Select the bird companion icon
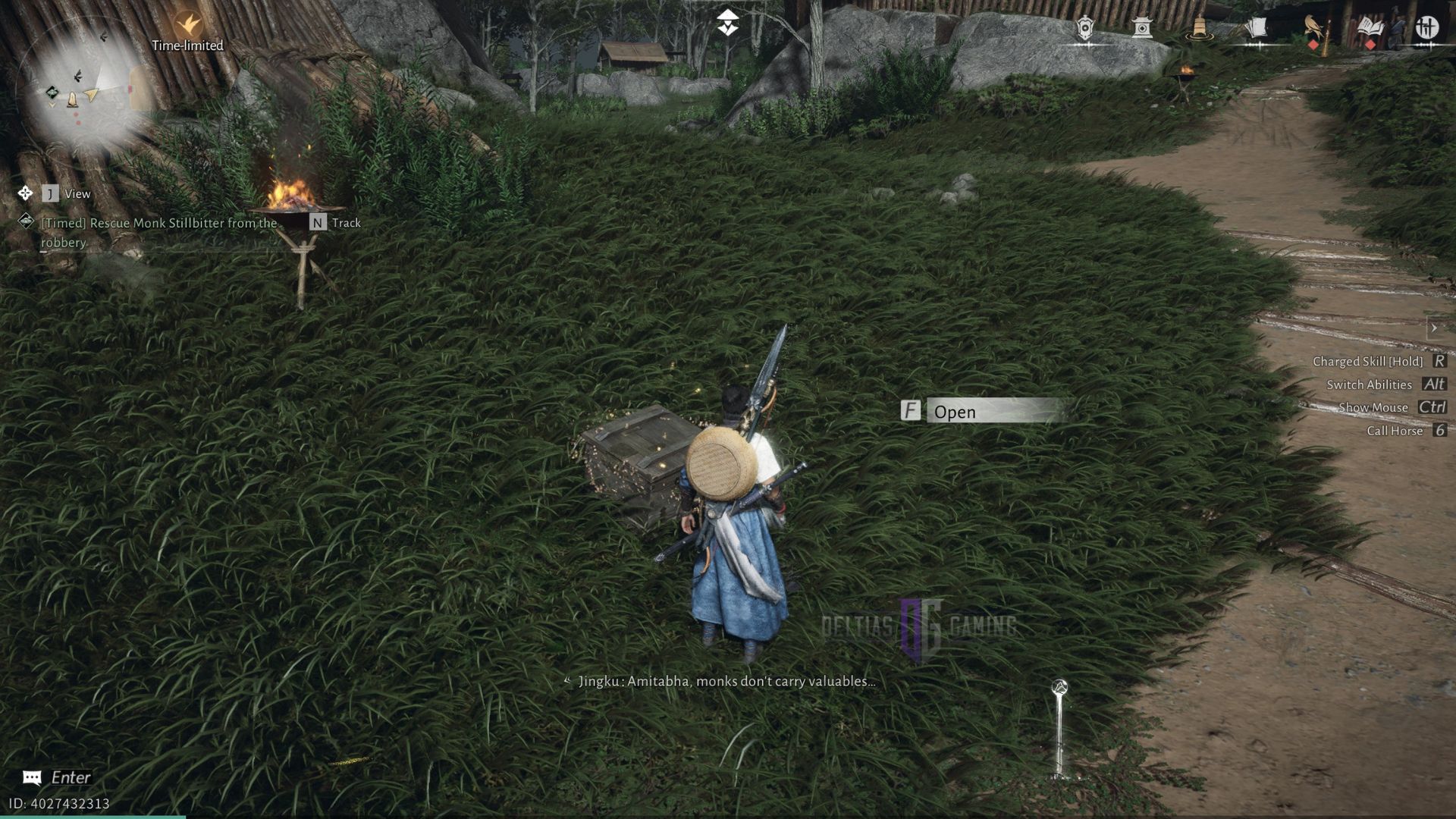 (x=1311, y=27)
